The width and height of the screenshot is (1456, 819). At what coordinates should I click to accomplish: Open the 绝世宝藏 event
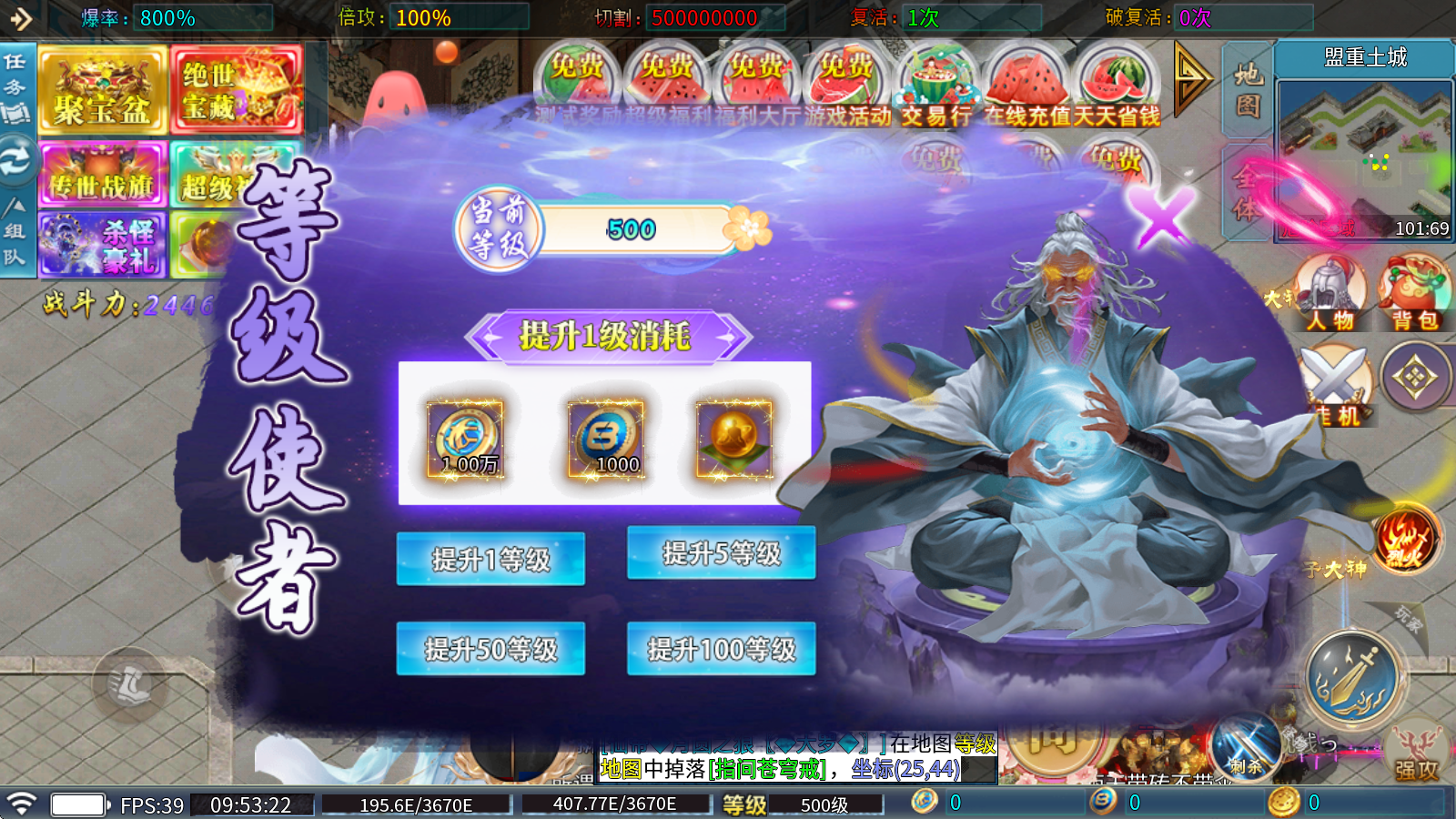click(x=236, y=90)
